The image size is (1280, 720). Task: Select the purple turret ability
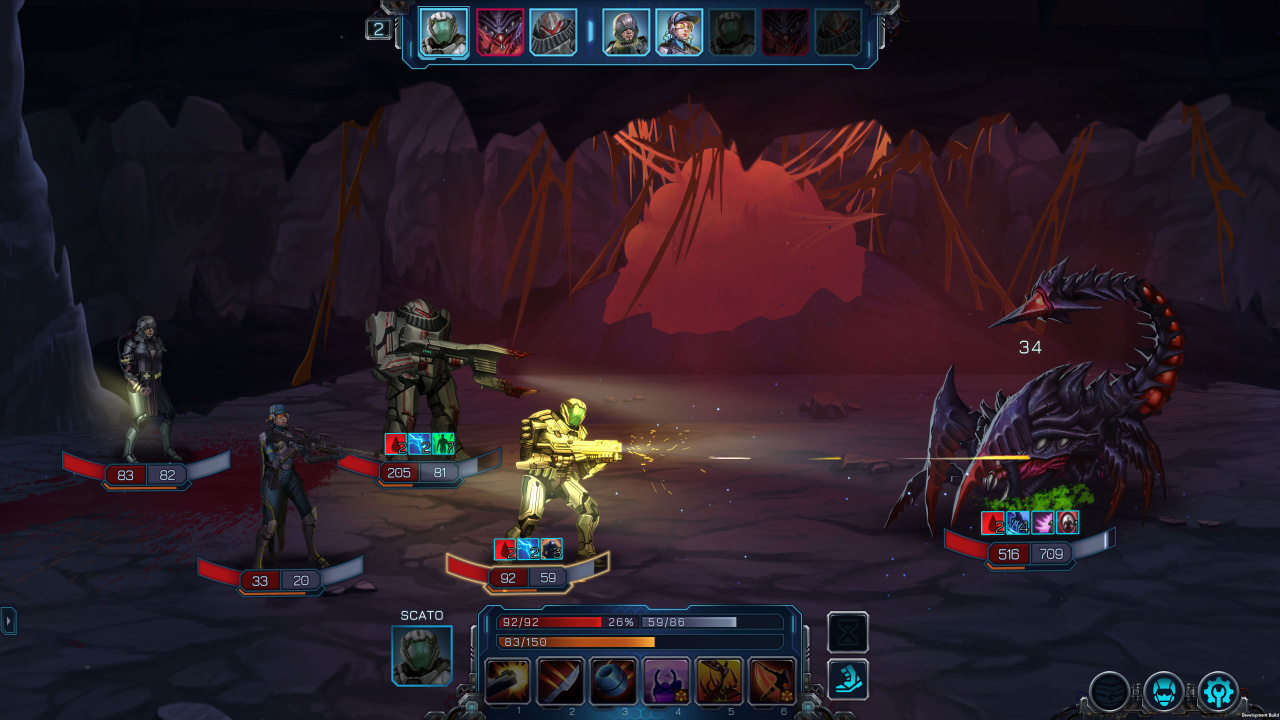(667, 681)
